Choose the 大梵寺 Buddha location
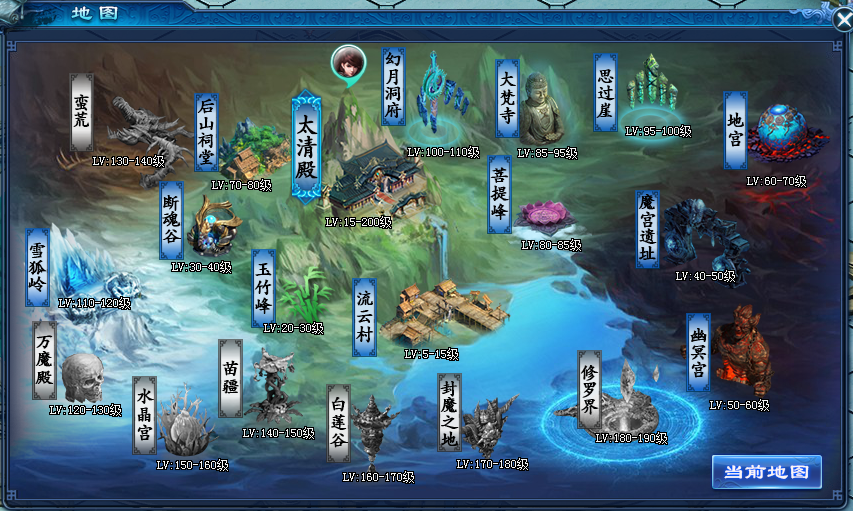Image resolution: width=853 pixels, height=511 pixels. point(541,110)
